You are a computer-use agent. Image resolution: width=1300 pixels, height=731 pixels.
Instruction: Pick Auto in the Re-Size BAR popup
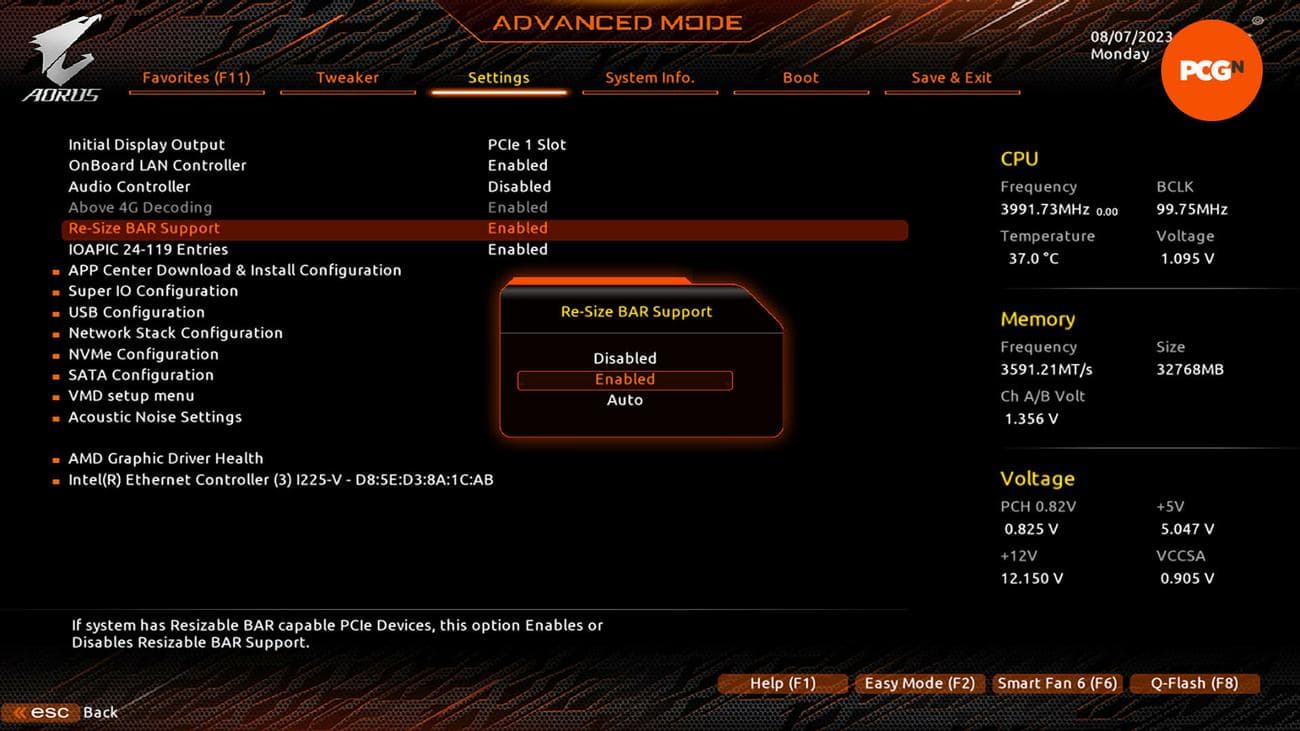coord(625,400)
